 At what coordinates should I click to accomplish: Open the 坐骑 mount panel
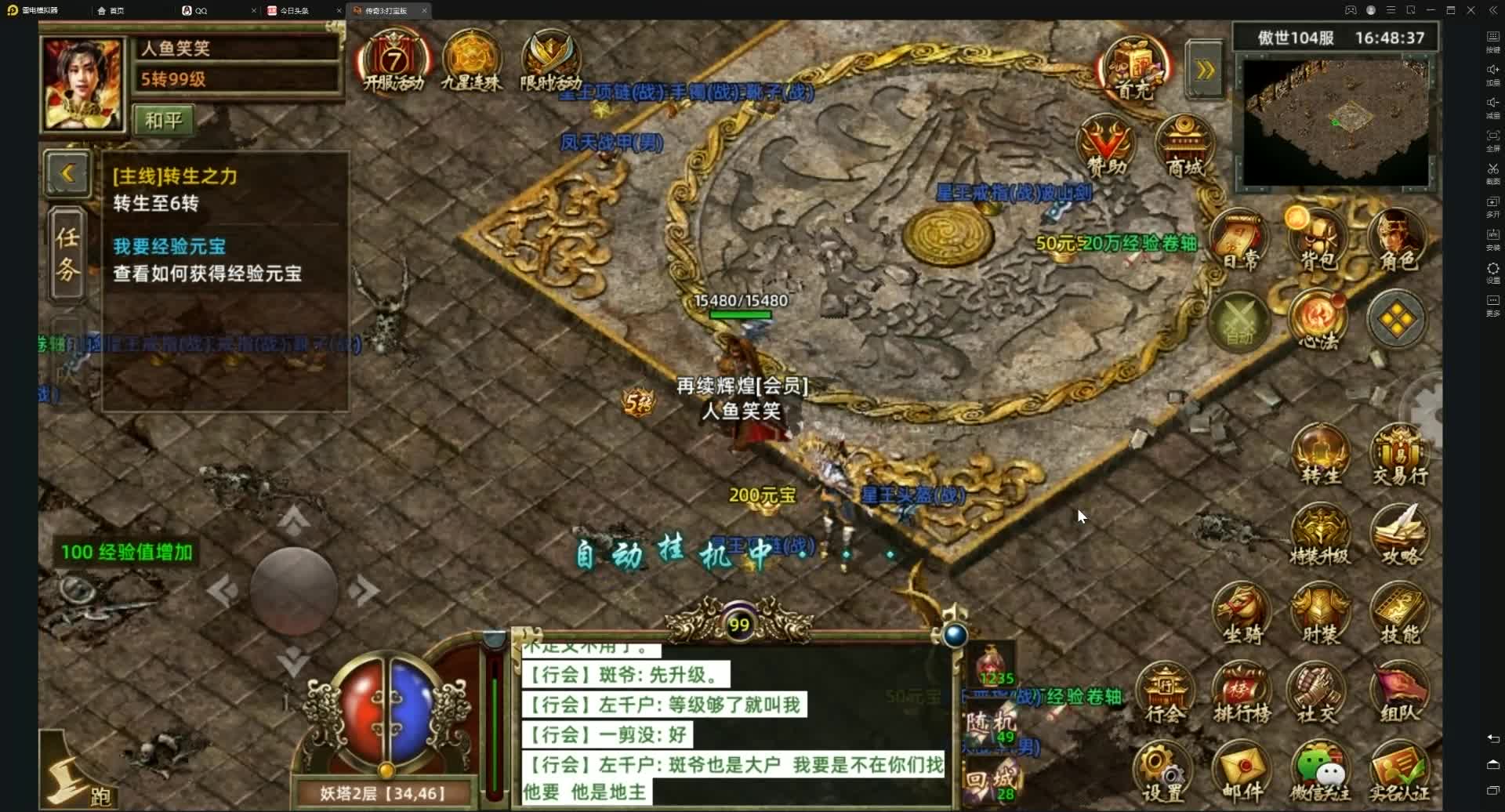1242,613
